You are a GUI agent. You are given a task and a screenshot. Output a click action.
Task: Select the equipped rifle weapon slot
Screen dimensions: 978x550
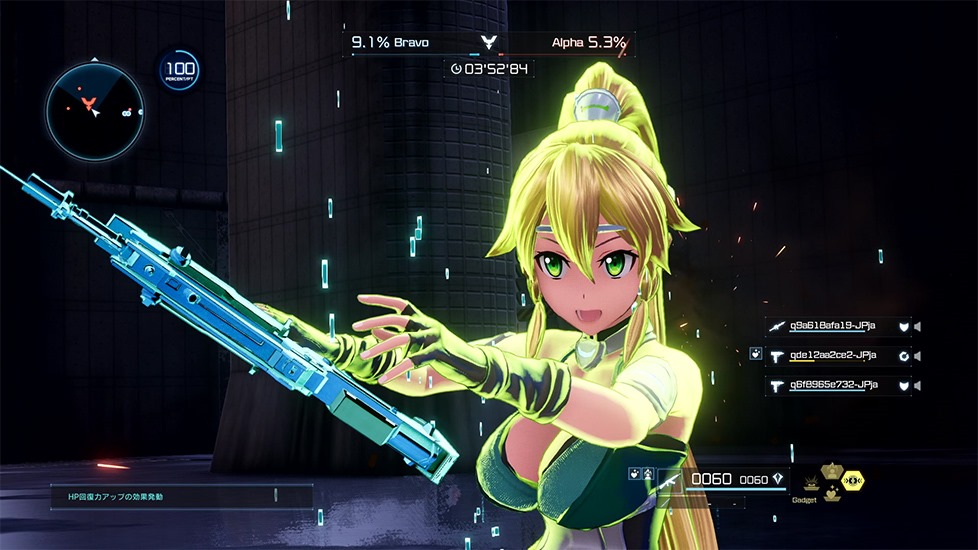tap(671, 481)
